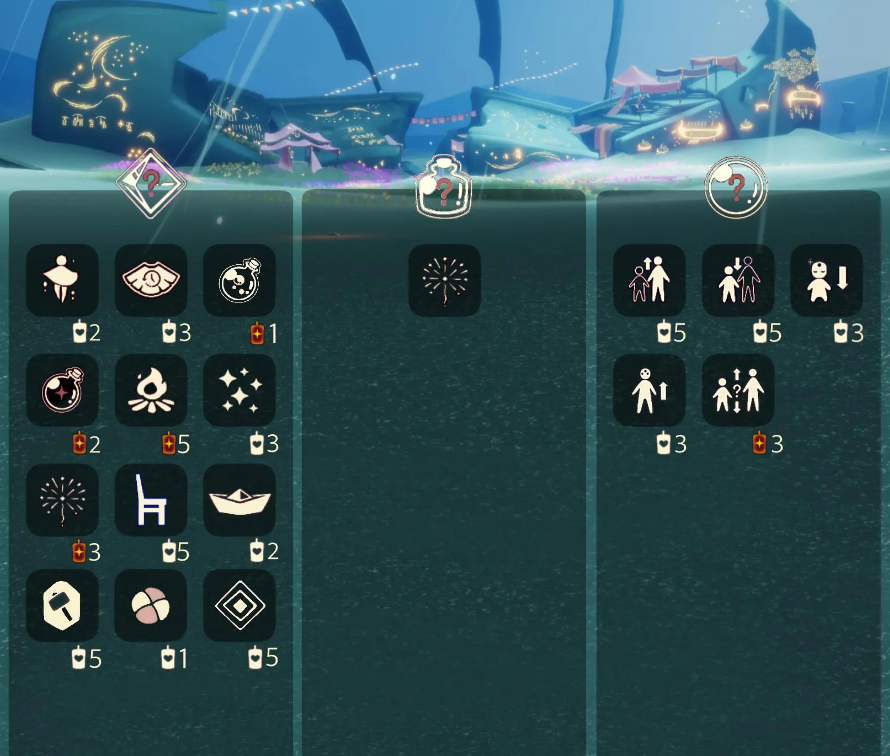890x756 pixels.
Task: Pick the round potion flask with bubbles
Action: [x=240, y=281]
